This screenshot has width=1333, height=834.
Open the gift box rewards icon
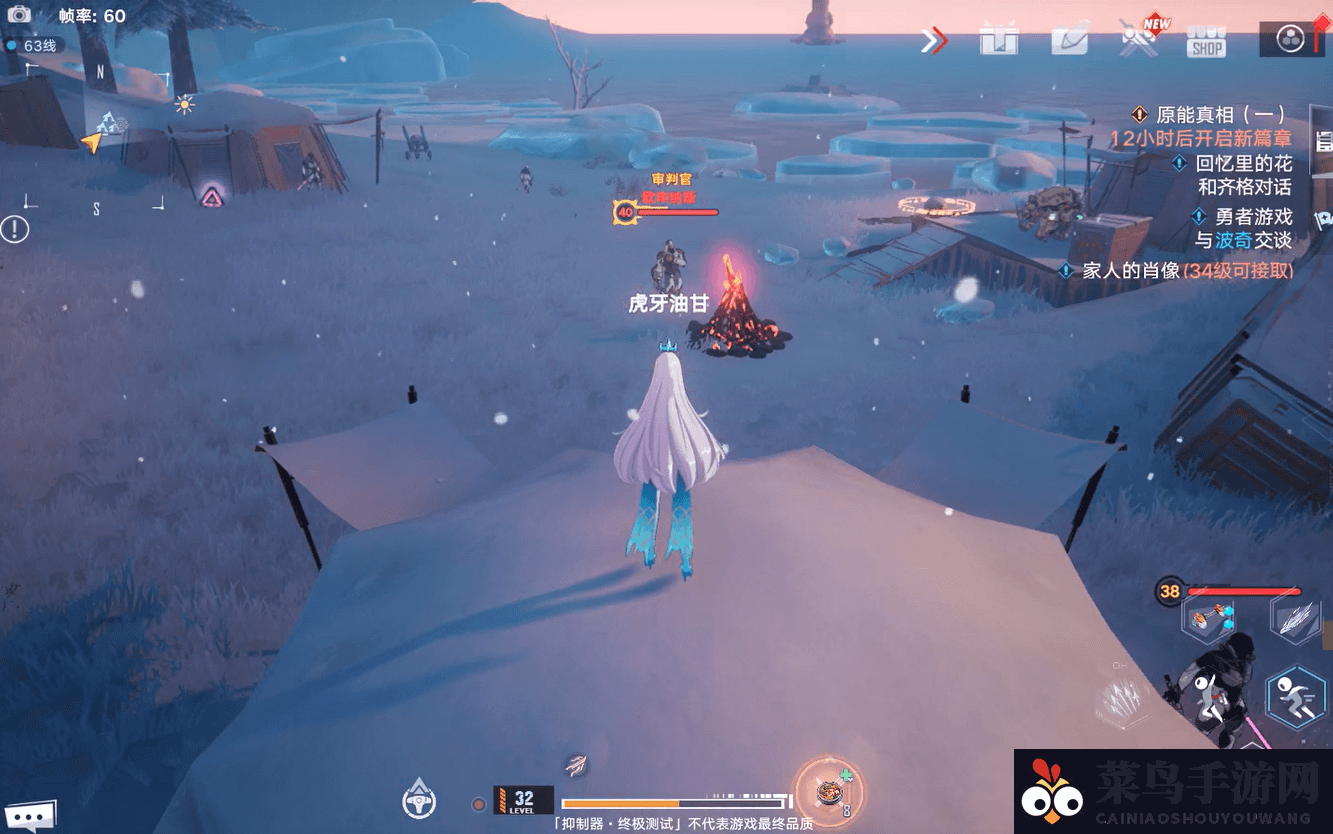coord(998,40)
